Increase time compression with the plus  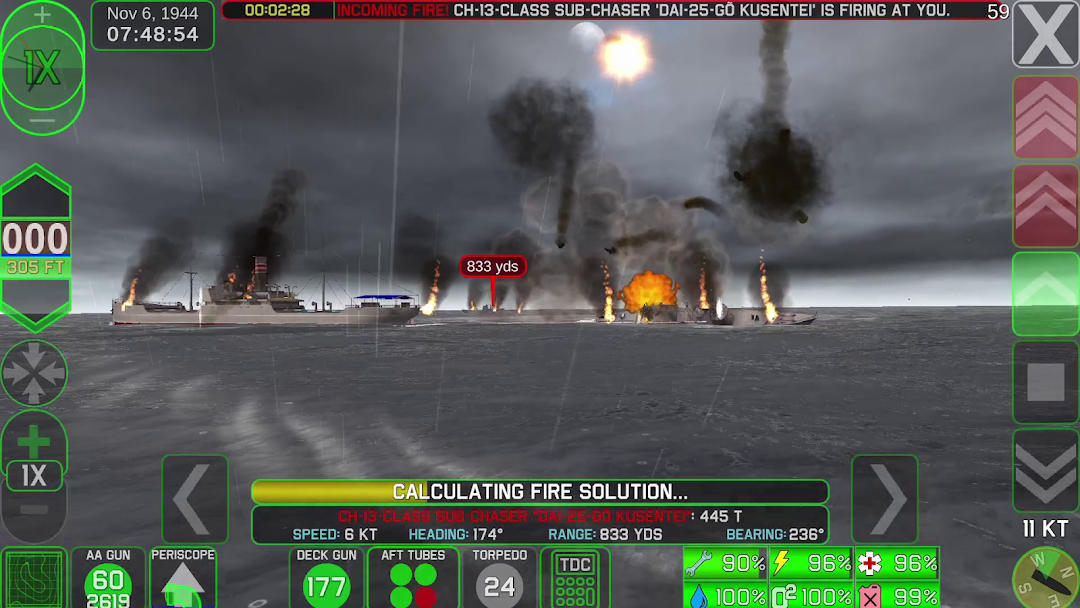point(42,16)
